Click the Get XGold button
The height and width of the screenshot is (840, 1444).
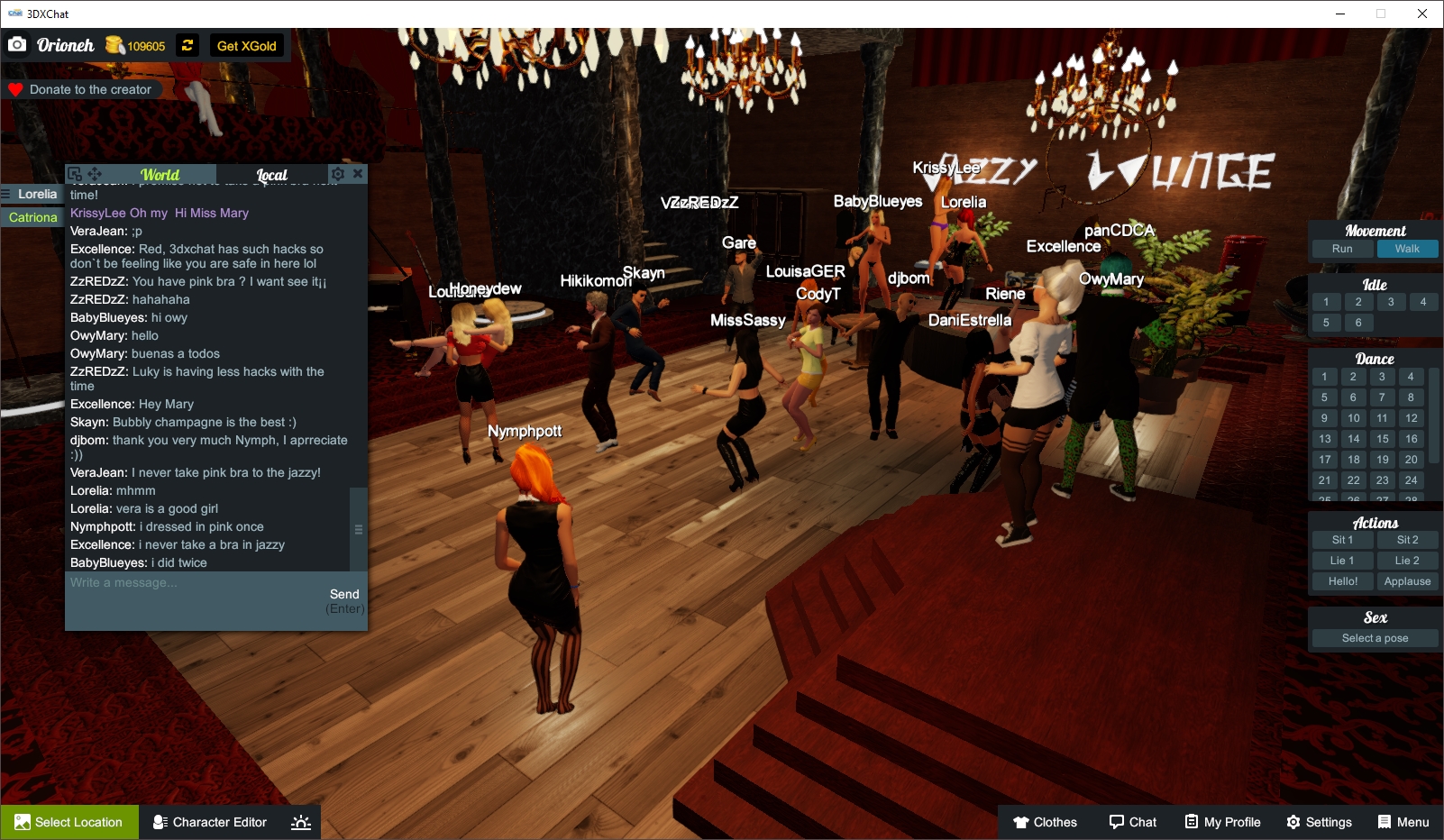click(246, 45)
